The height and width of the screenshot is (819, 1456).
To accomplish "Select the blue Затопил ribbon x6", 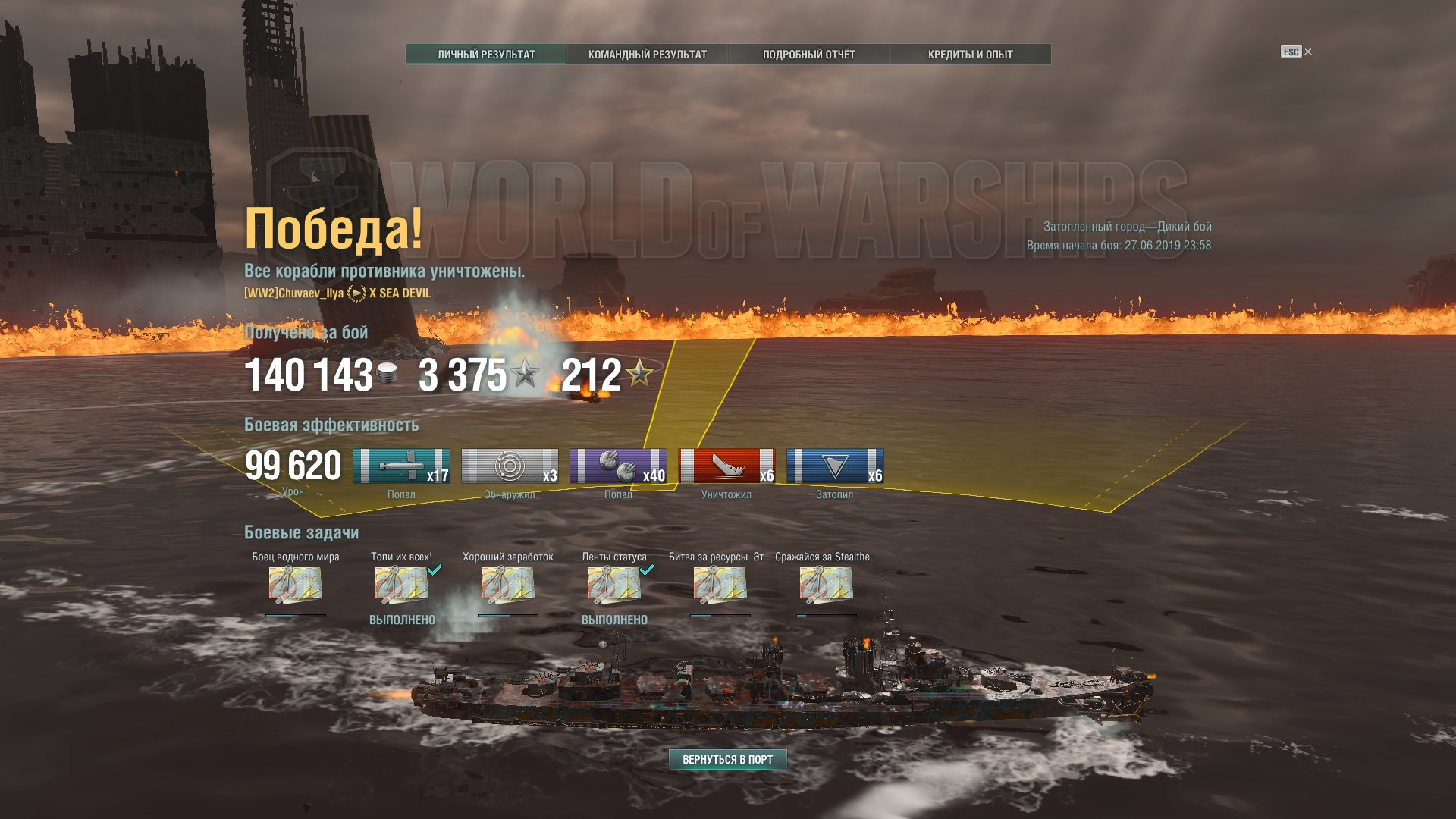I will [x=835, y=466].
